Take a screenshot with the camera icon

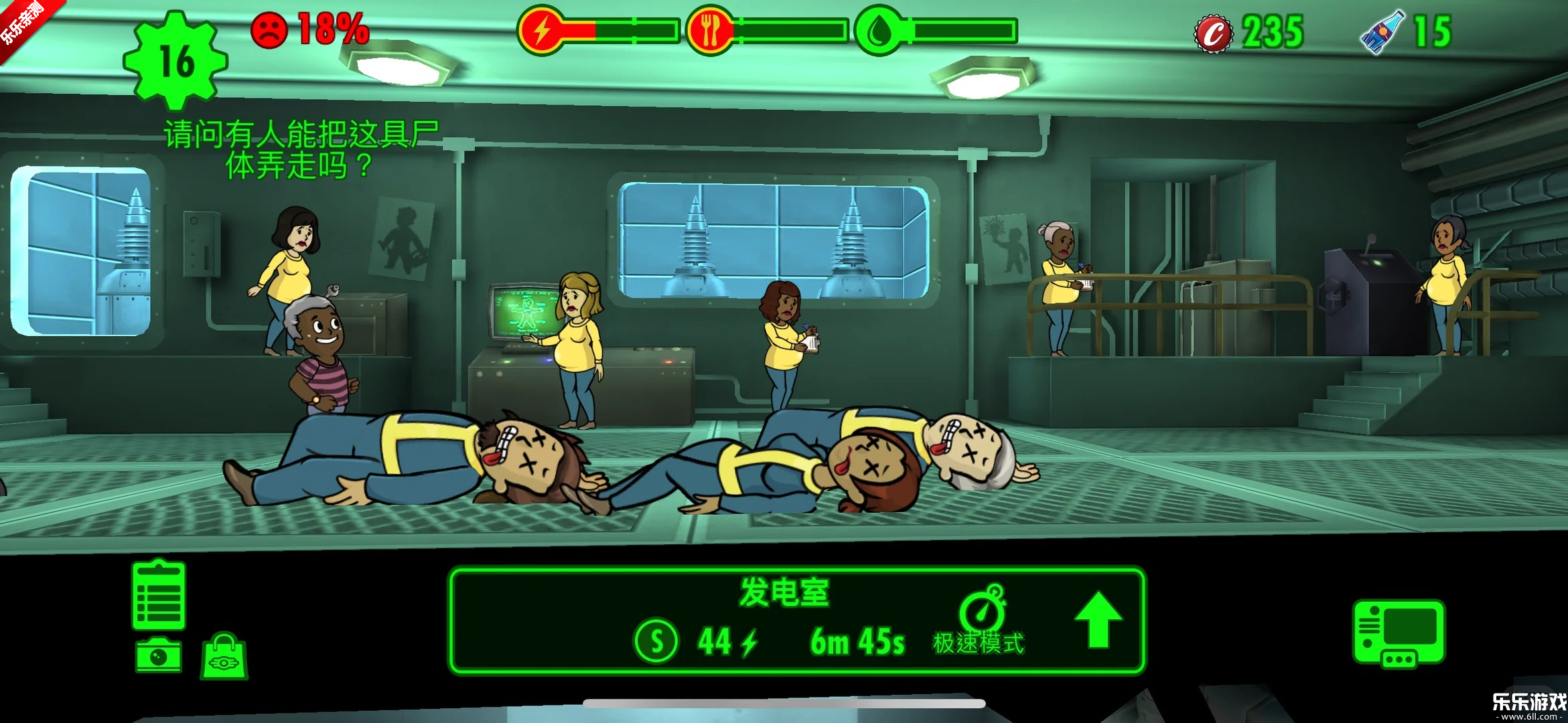(159, 655)
